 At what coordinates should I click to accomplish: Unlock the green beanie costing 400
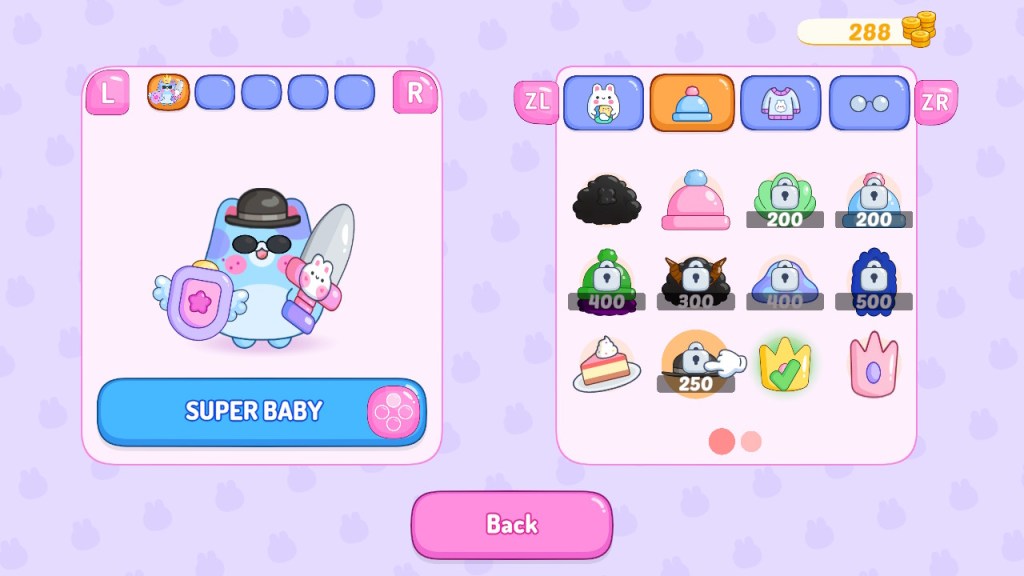[x=606, y=281]
